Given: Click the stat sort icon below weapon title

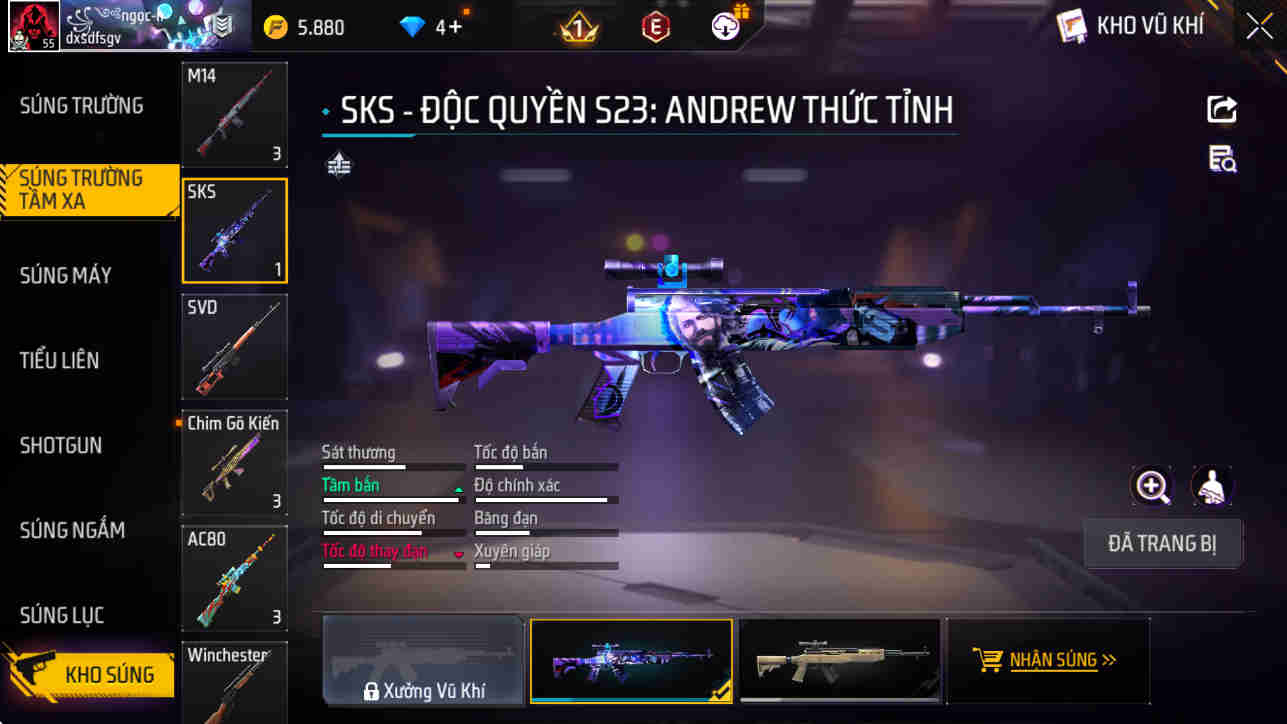Looking at the screenshot, I should (338, 163).
